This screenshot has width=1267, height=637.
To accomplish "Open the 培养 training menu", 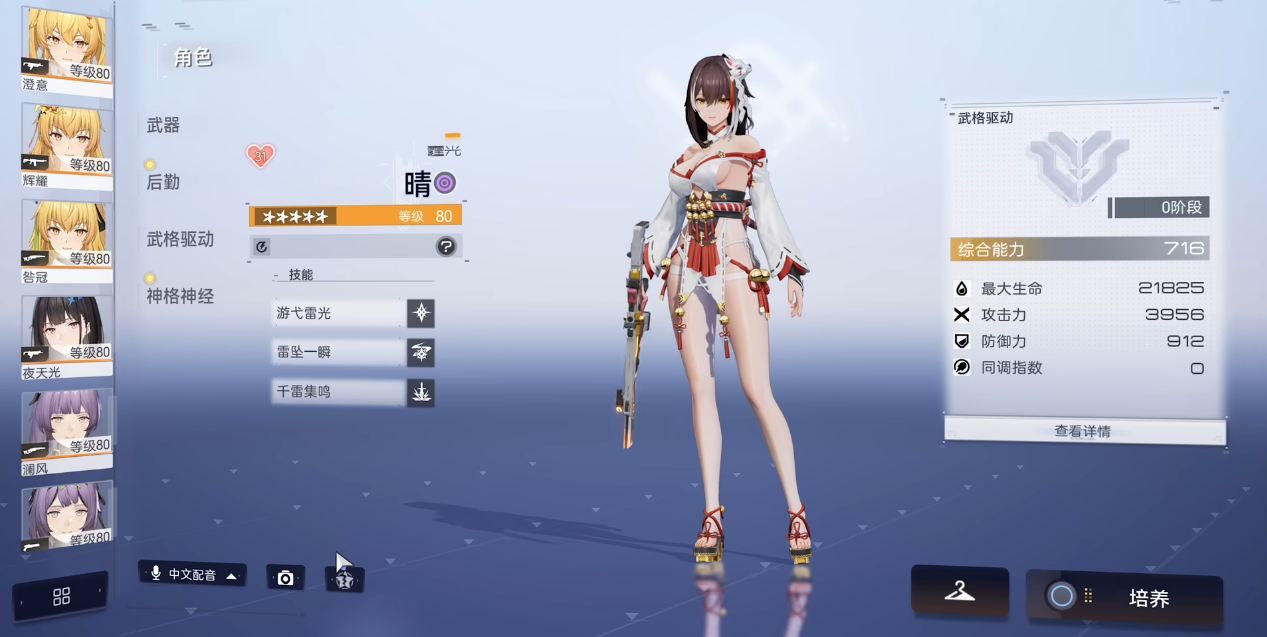I will coord(1124,598).
